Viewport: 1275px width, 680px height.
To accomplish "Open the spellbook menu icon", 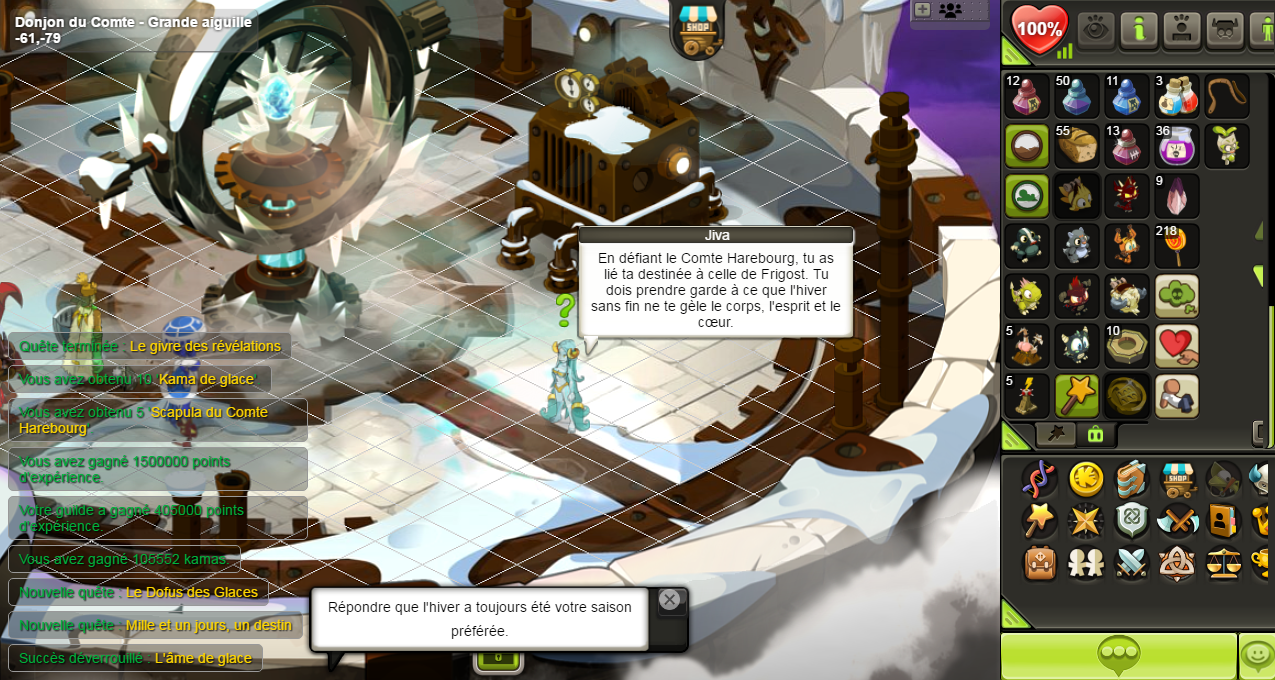I will tap(1132, 479).
